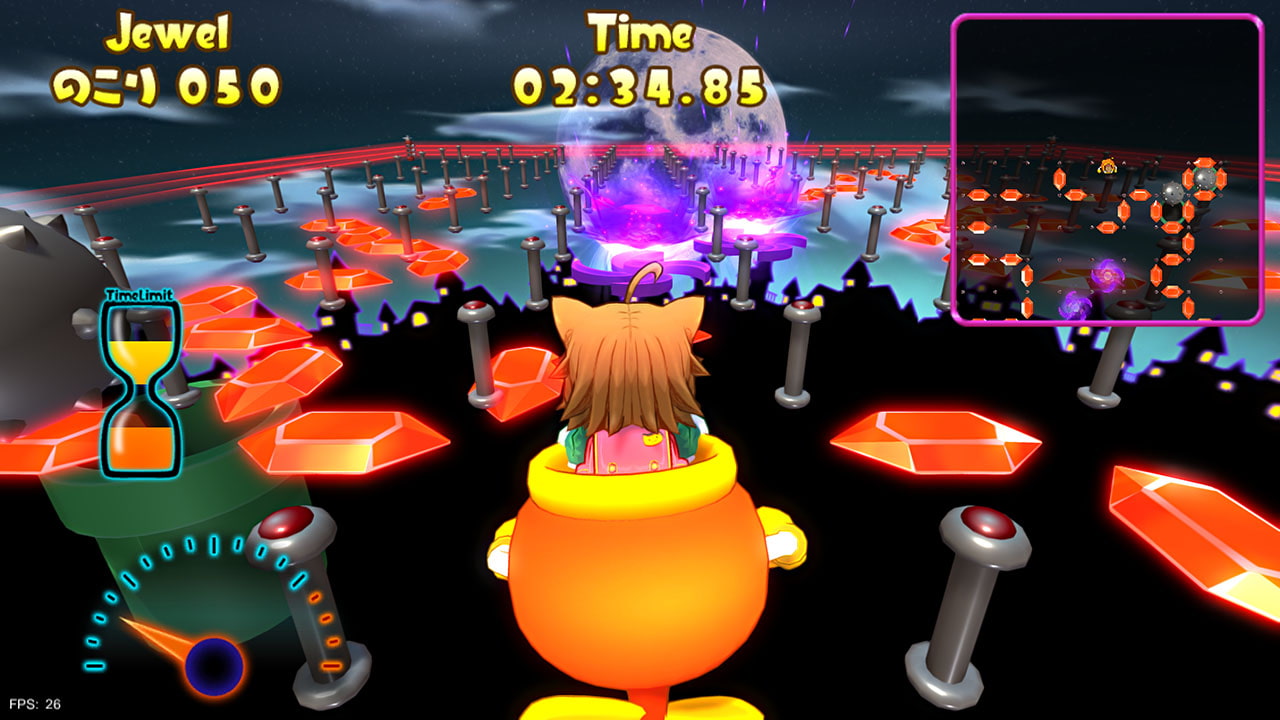Select the TimeLimit hourglass icon
The image size is (1280, 720).
(140, 388)
